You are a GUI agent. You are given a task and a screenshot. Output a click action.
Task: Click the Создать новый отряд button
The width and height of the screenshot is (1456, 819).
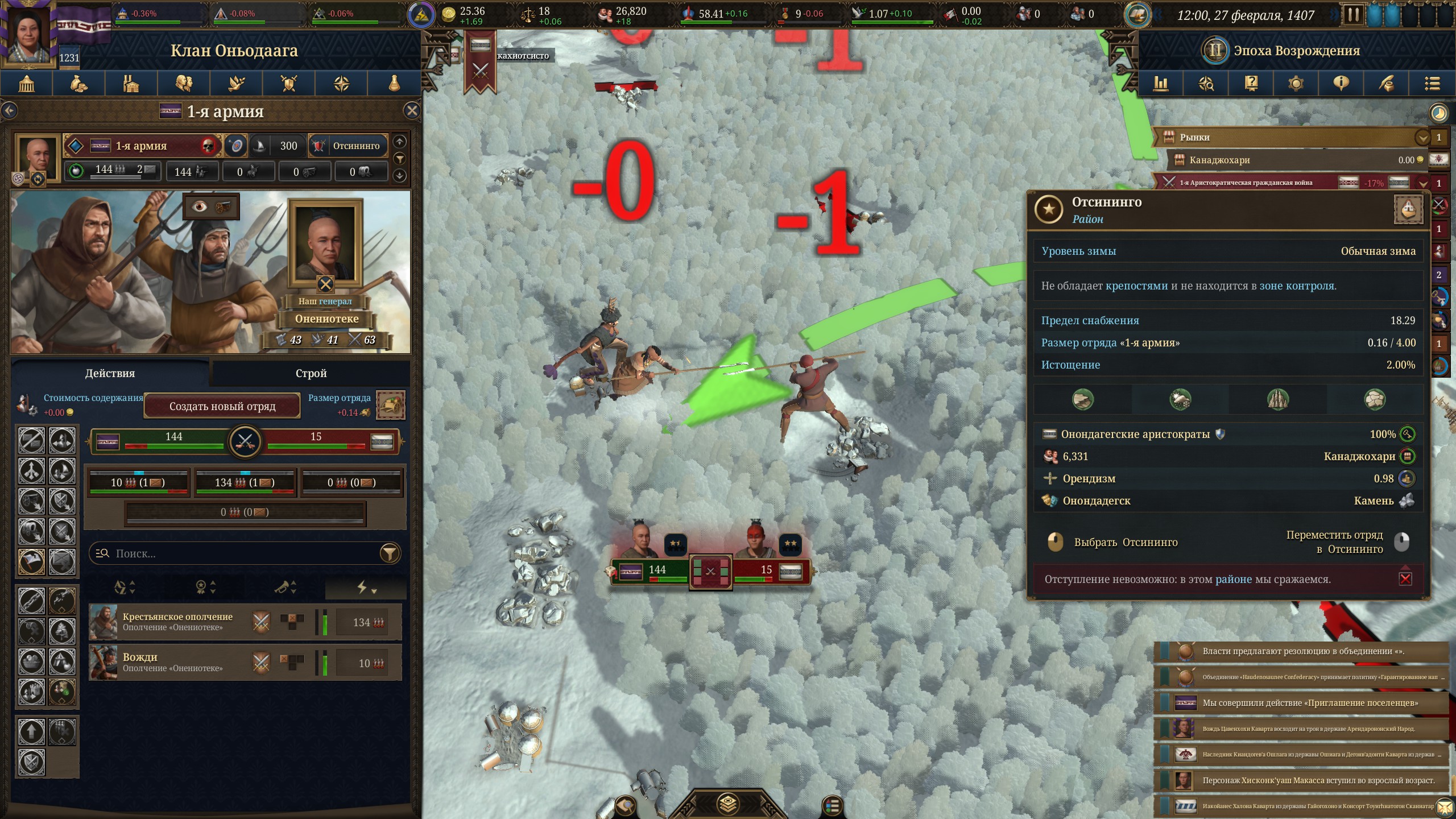point(222,406)
